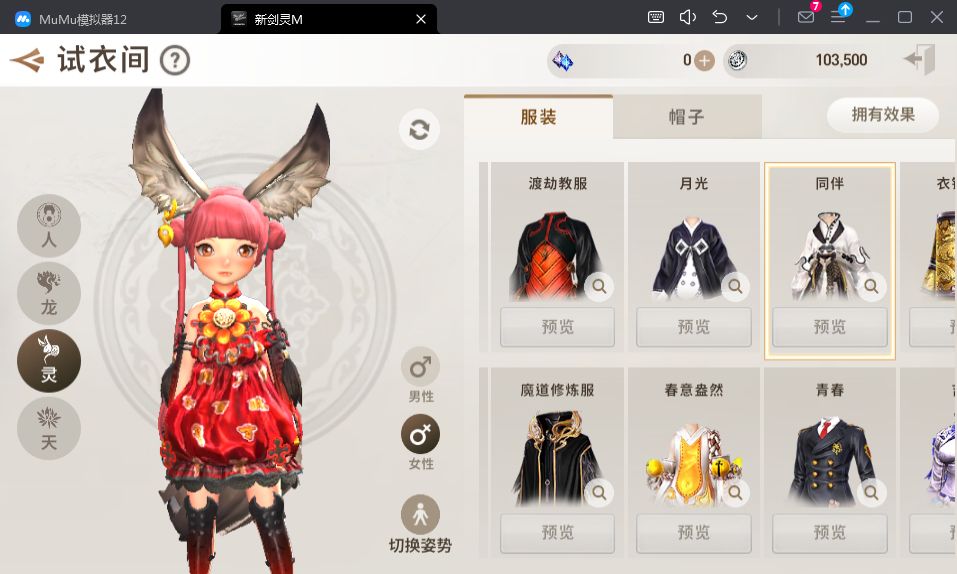Preview the 魔道修炼服 outfit
Viewport: 957px width, 574px height.
point(557,532)
